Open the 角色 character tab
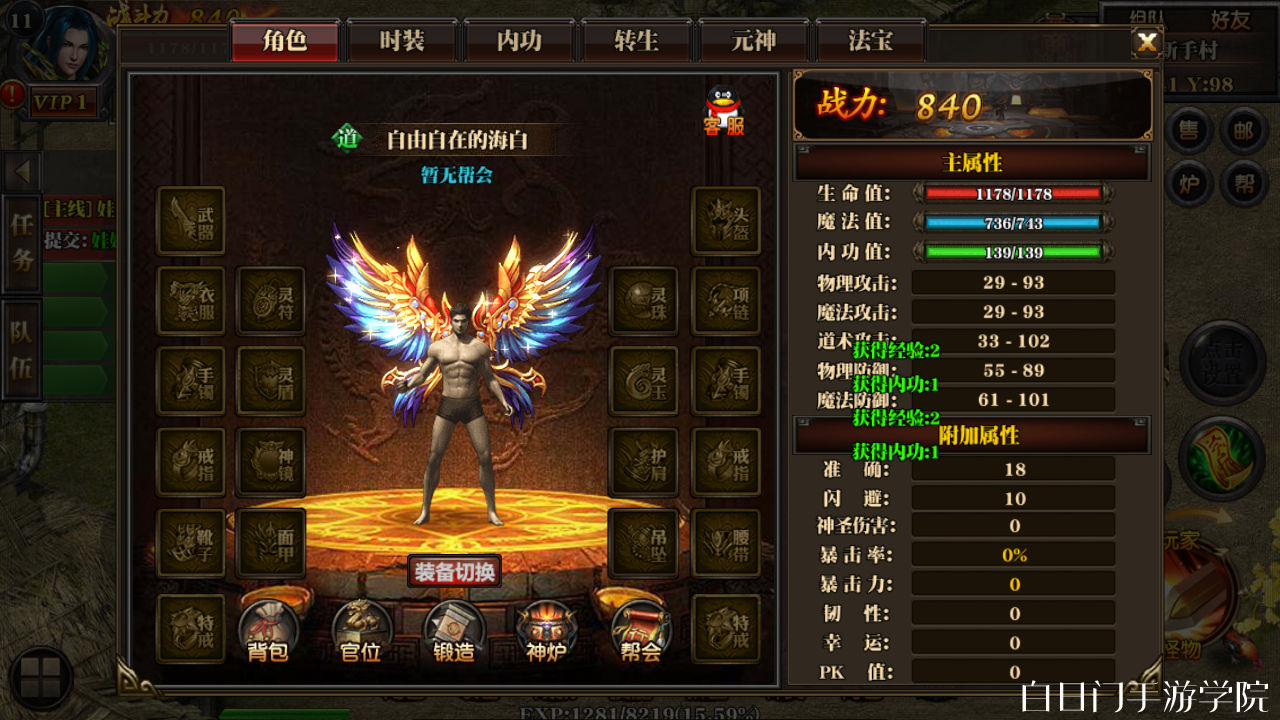The height and width of the screenshot is (720, 1280). coord(285,41)
